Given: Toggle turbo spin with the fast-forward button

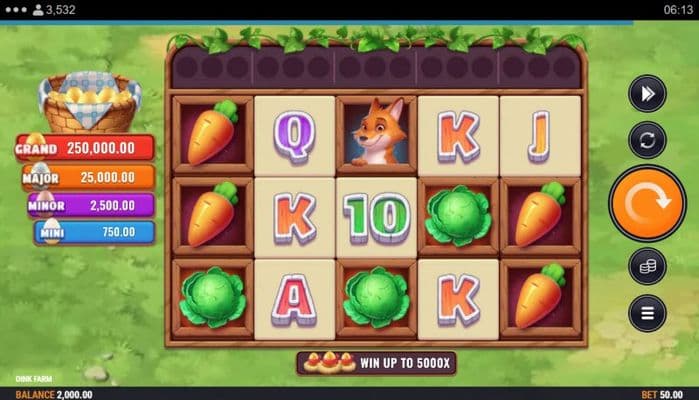Looking at the screenshot, I should [x=647, y=94].
